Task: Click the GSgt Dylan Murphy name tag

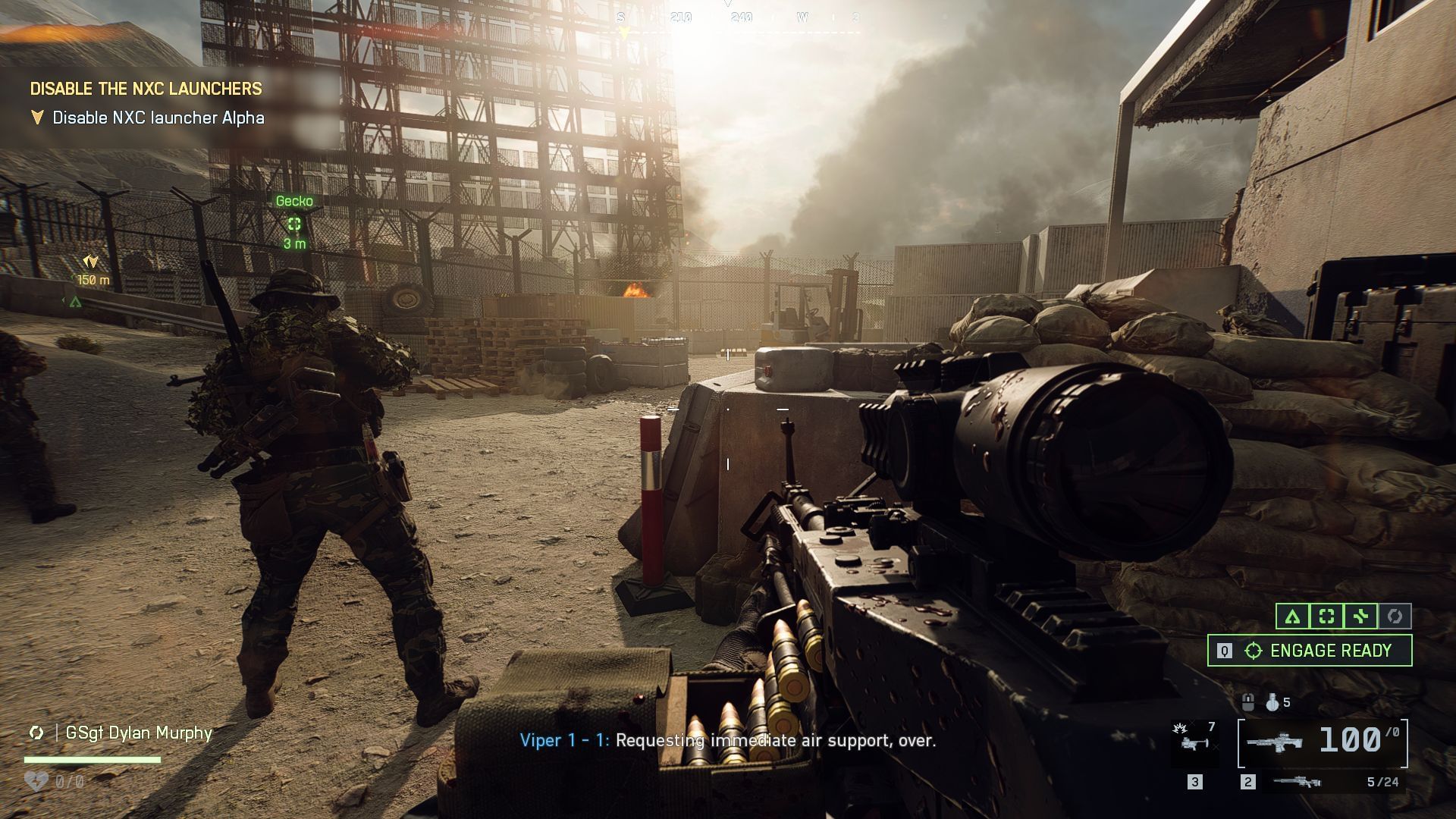Action: click(138, 733)
